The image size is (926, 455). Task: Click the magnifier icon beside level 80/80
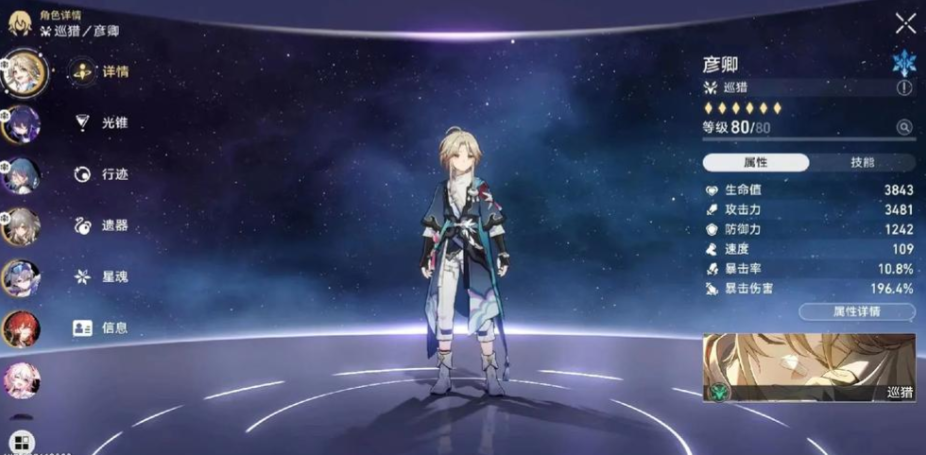point(904,127)
